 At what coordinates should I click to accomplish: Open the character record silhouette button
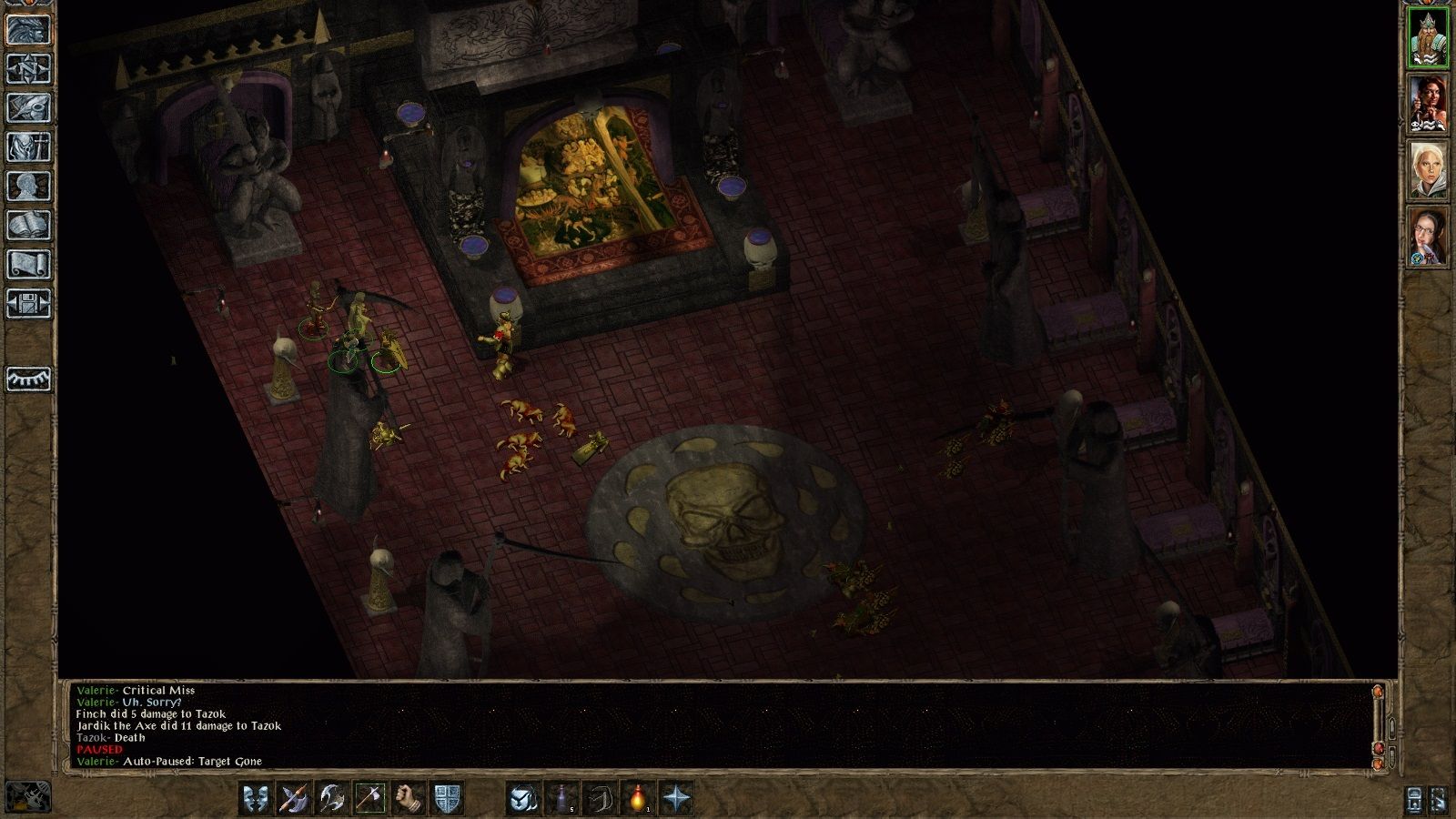click(x=28, y=186)
